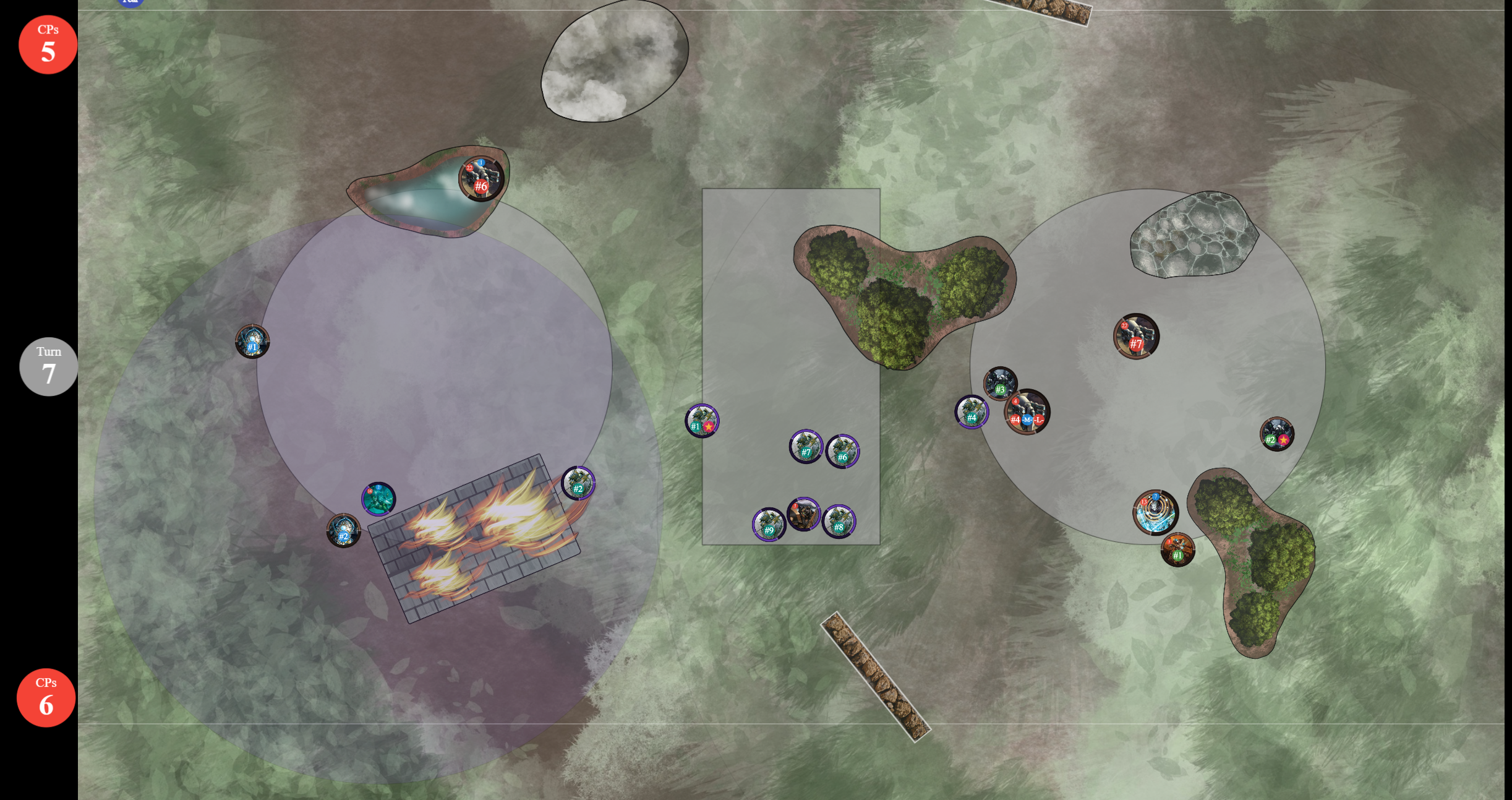The image size is (1512, 800).
Task: Choose the hooded figure token with 5 badge
Action: 803,514
